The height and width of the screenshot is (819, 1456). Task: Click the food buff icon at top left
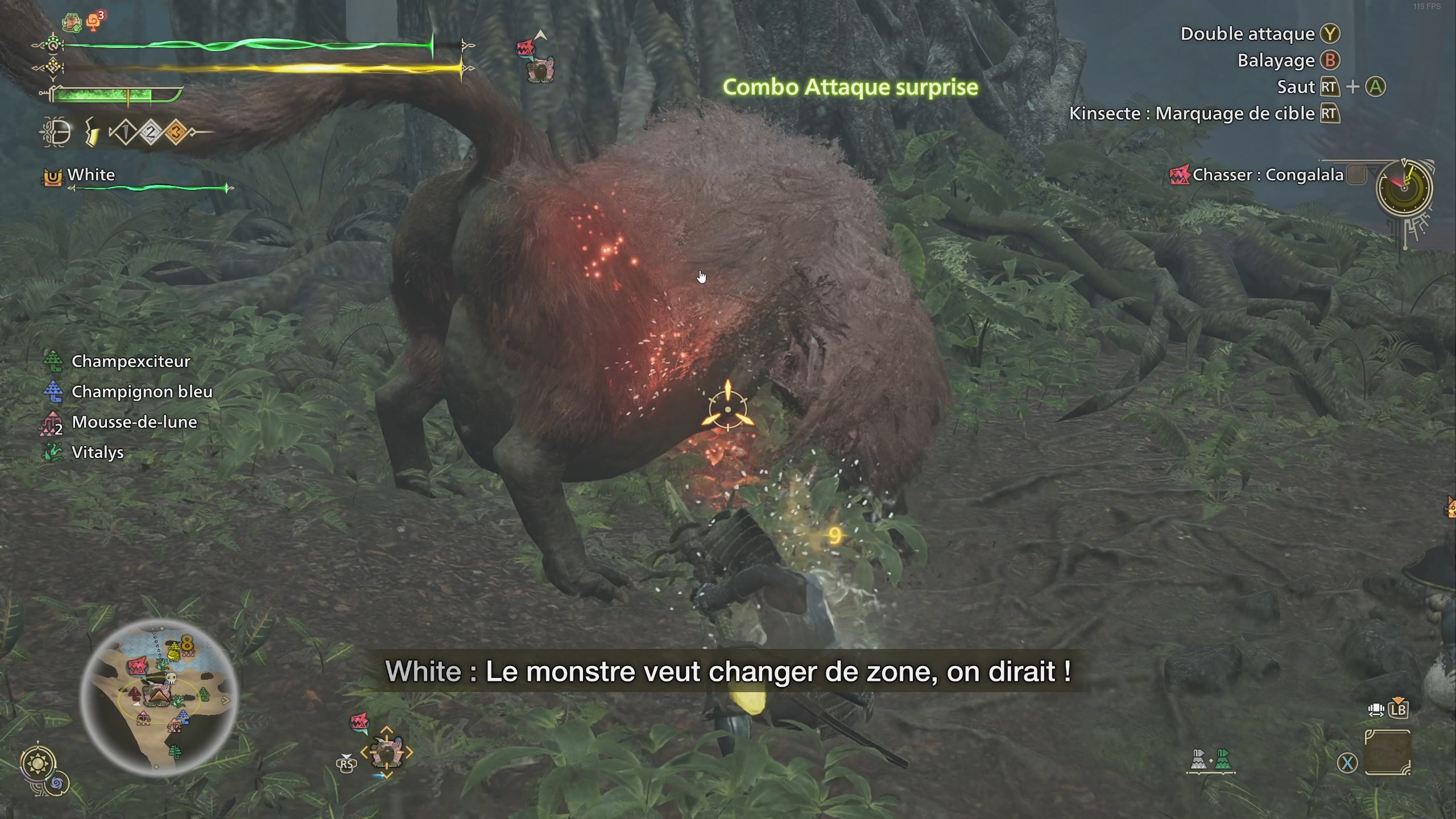72,21
